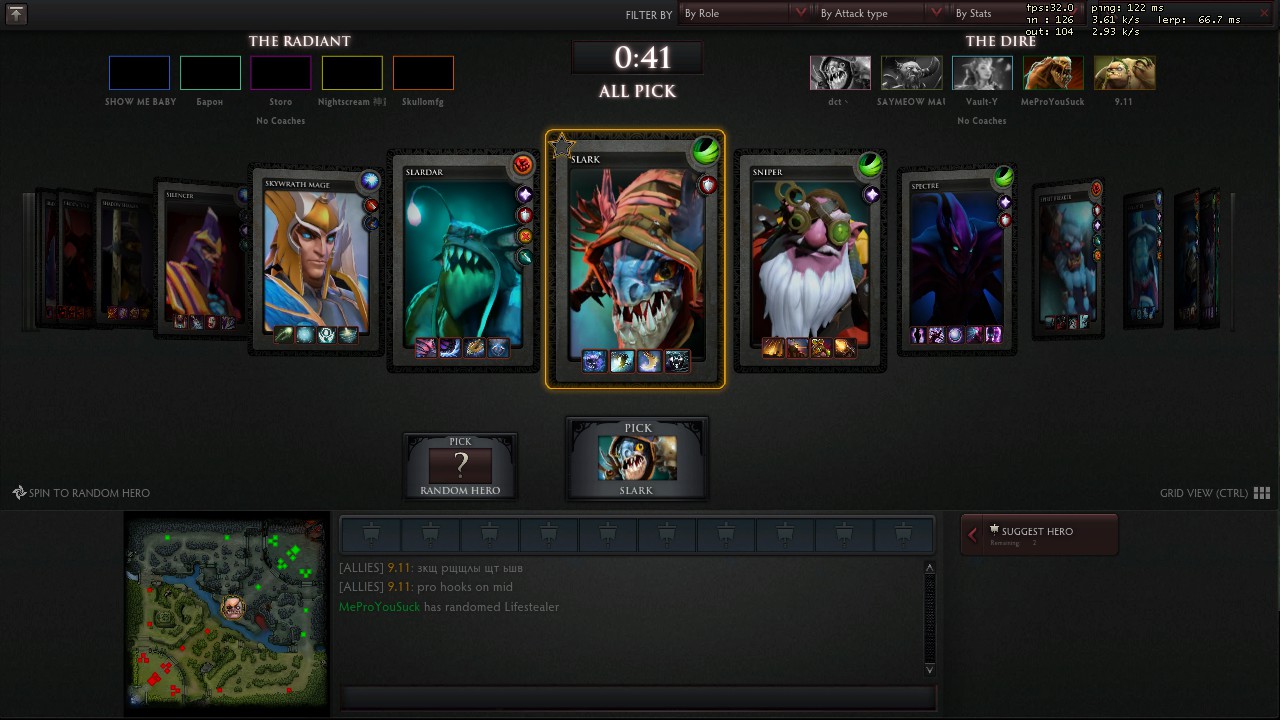Open the By Stats filter dropdown
This screenshot has width=1280, height=720.
point(985,14)
